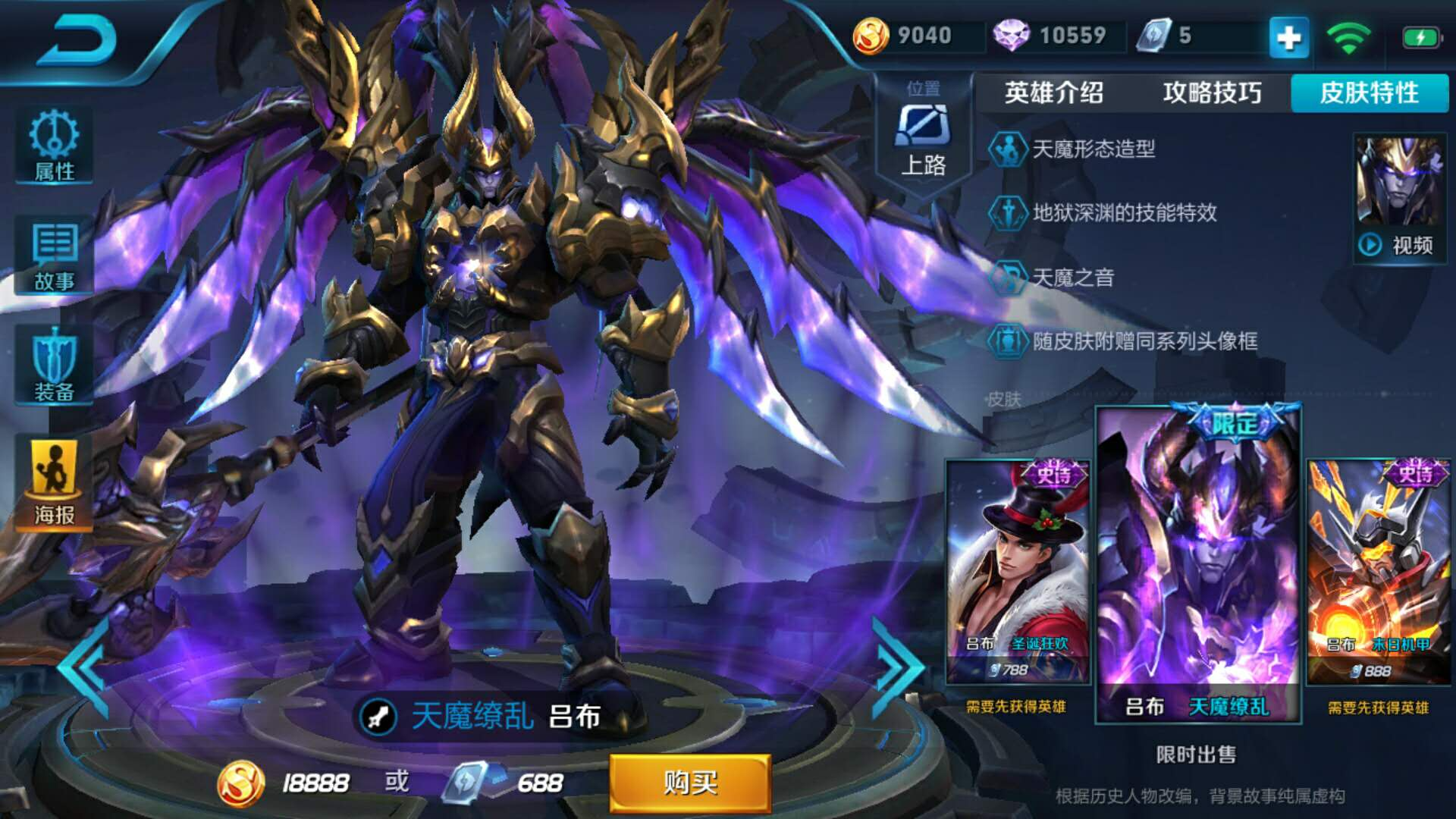Tap the blue plus recharge button
The width and height of the screenshot is (1456, 819).
[x=1288, y=36]
